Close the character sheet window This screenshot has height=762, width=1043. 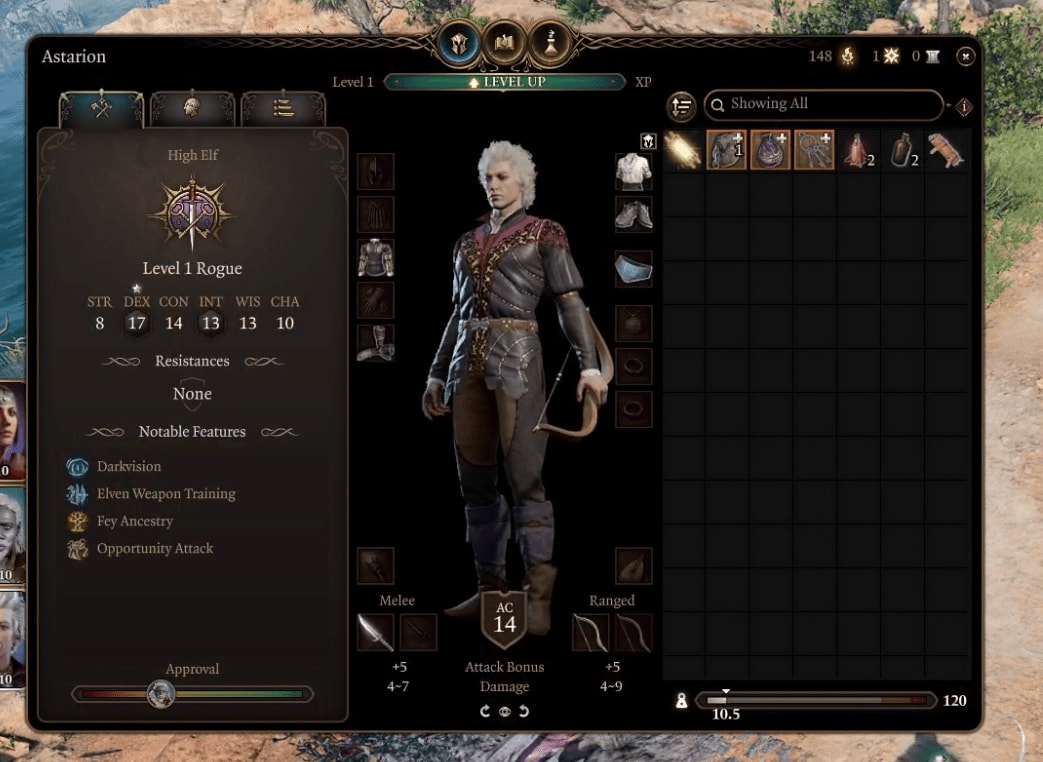pos(965,57)
